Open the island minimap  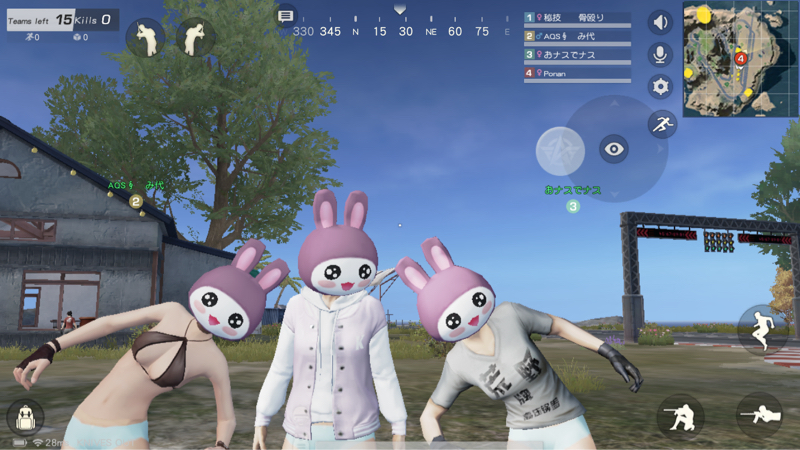coord(740,58)
